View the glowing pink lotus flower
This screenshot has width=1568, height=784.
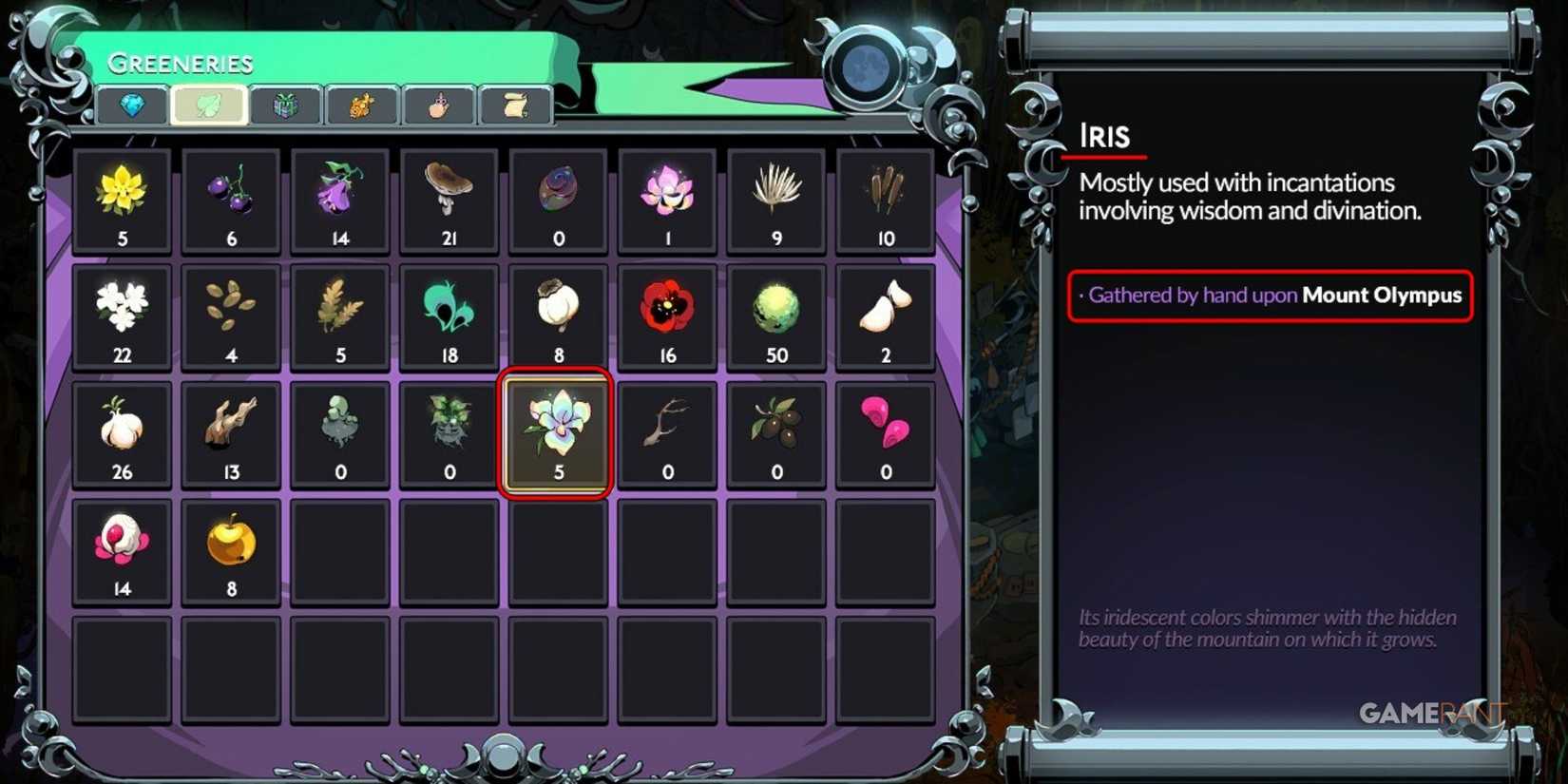(667, 195)
